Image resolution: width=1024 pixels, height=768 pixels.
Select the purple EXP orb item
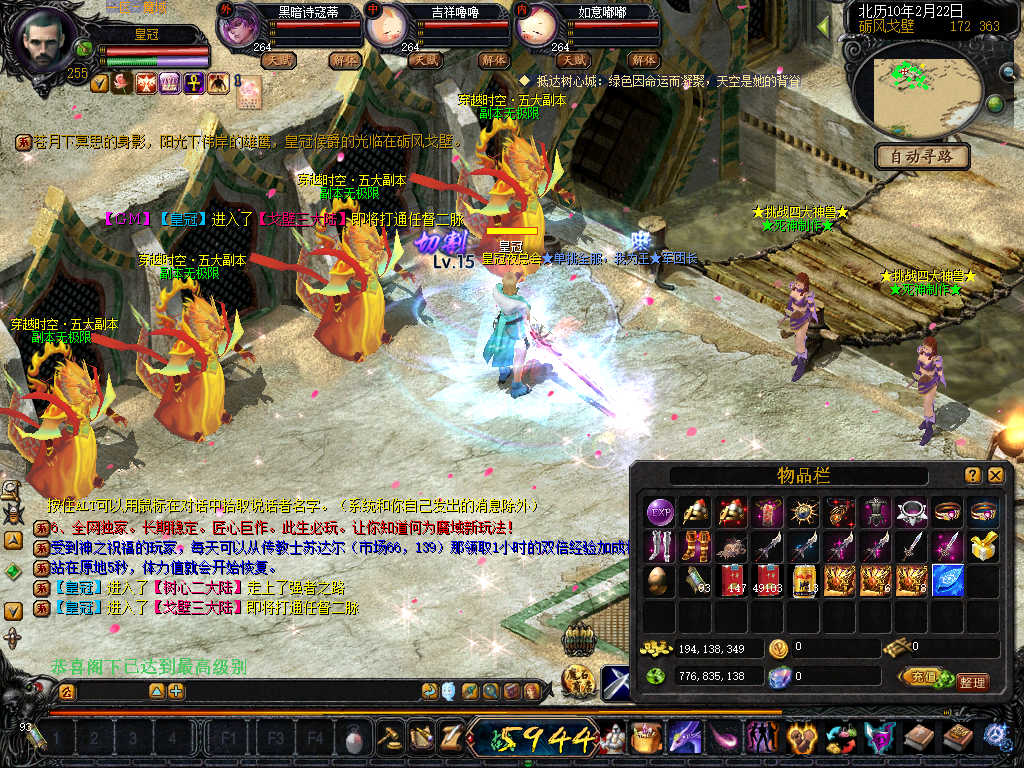click(x=660, y=512)
